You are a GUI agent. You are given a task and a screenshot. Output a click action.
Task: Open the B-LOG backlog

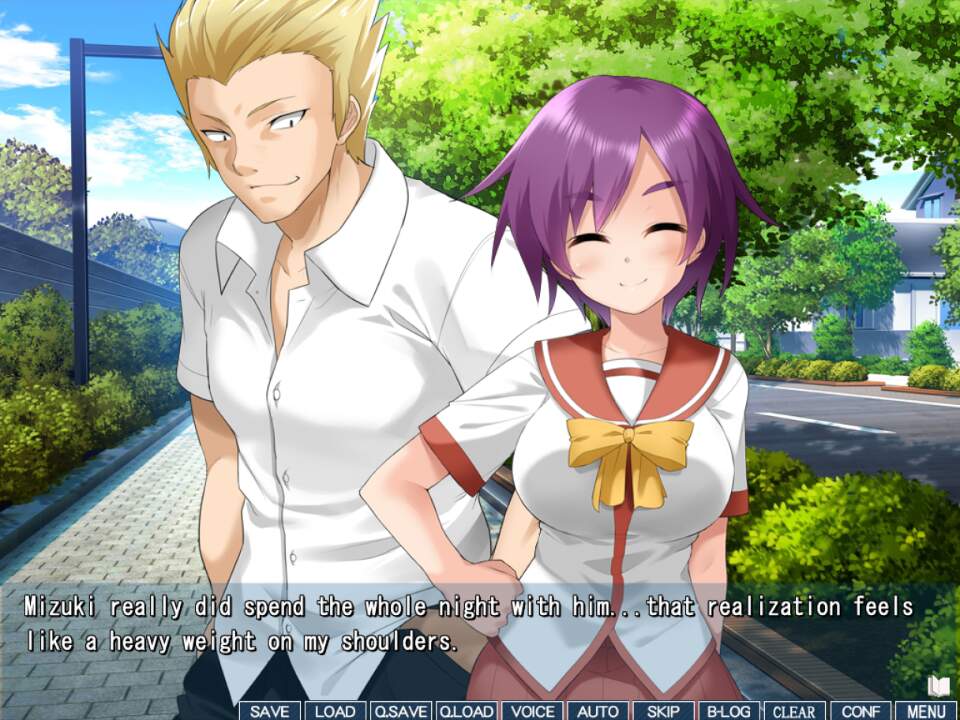click(729, 711)
